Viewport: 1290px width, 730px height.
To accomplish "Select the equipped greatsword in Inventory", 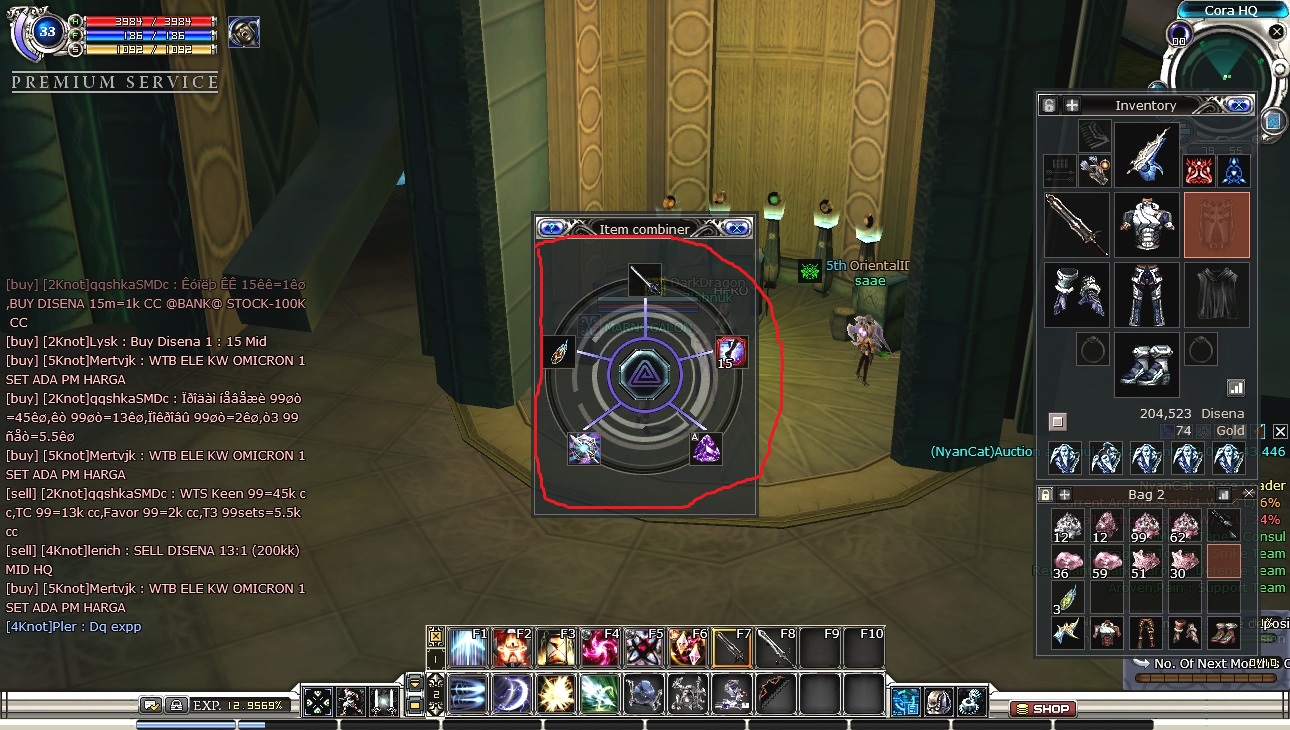I will click(x=1077, y=225).
